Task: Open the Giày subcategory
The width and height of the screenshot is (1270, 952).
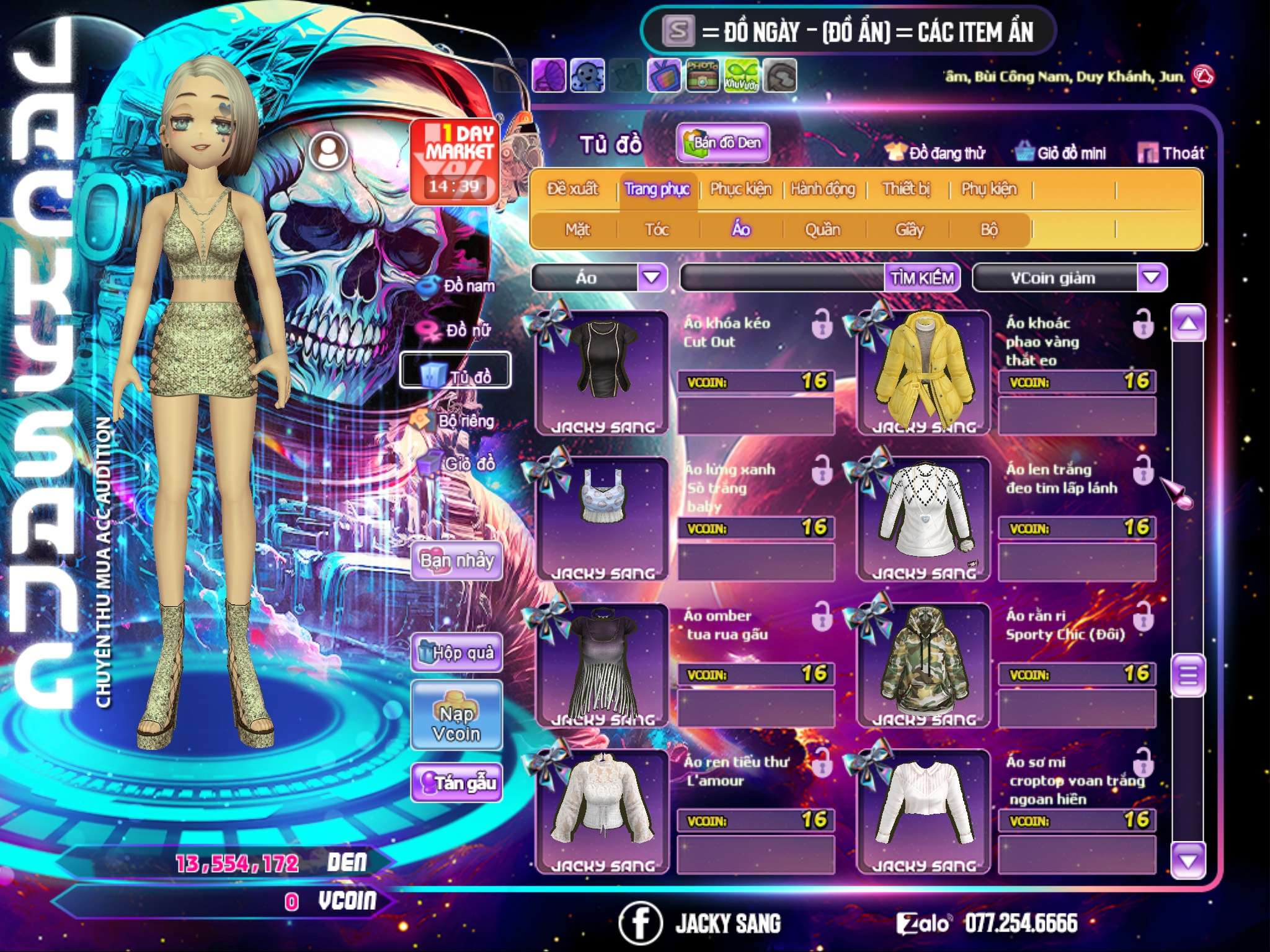Action: 909,230
